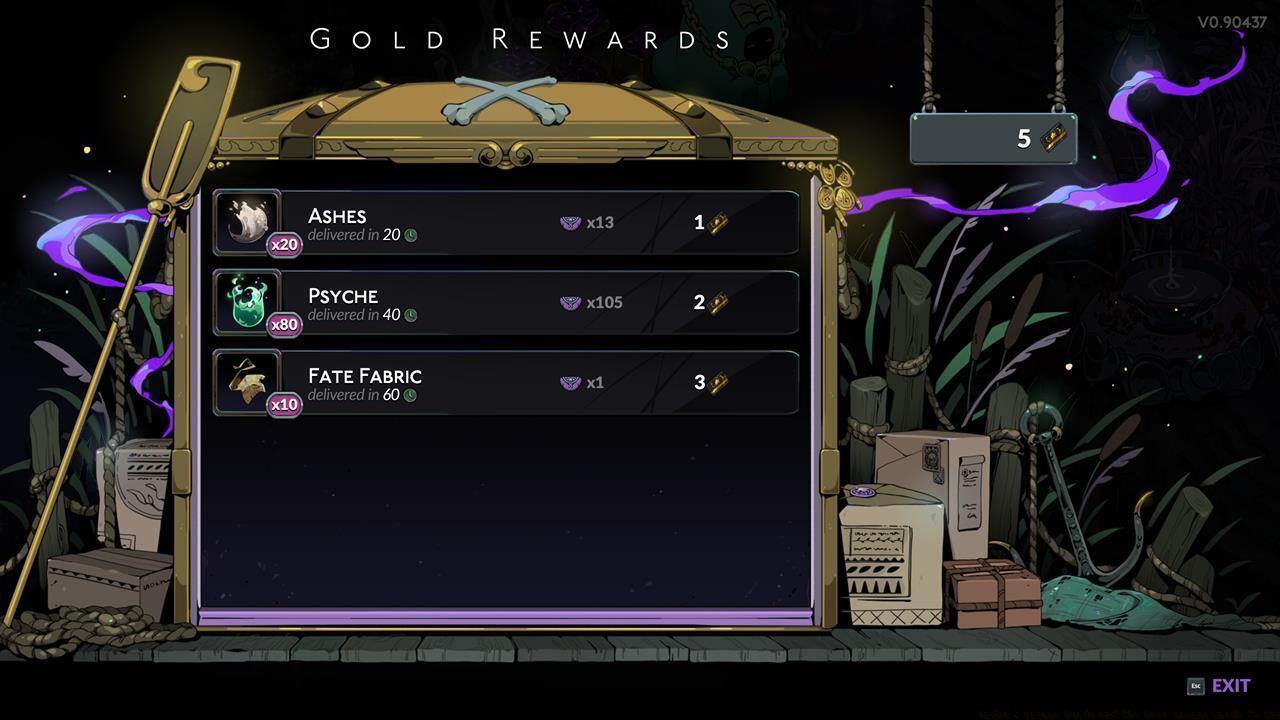
Task: Click the x20 badge on the Ashes item
Action: click(x=283, y=244)
